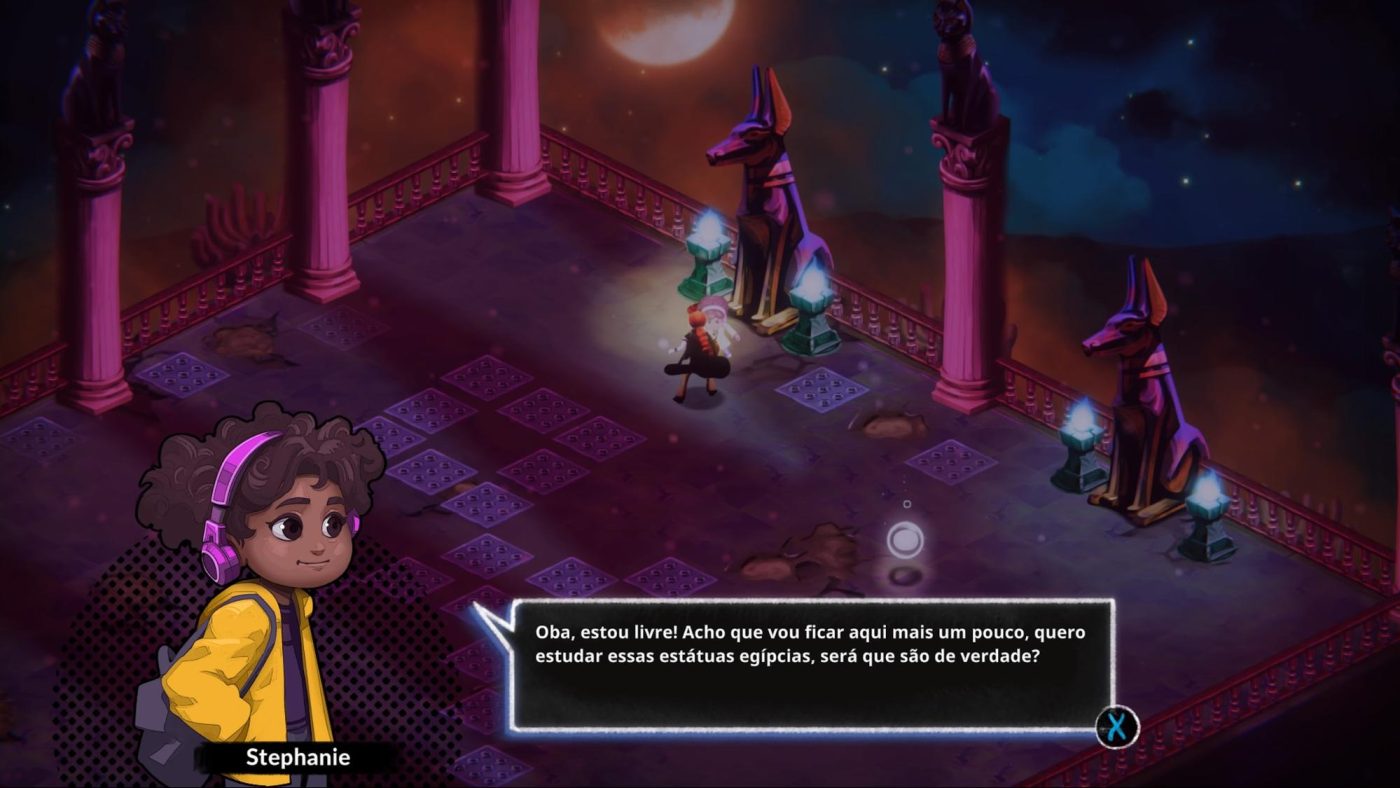
Task: Advance Stephanie's dialogue speech box
Action: (1116, 727)
